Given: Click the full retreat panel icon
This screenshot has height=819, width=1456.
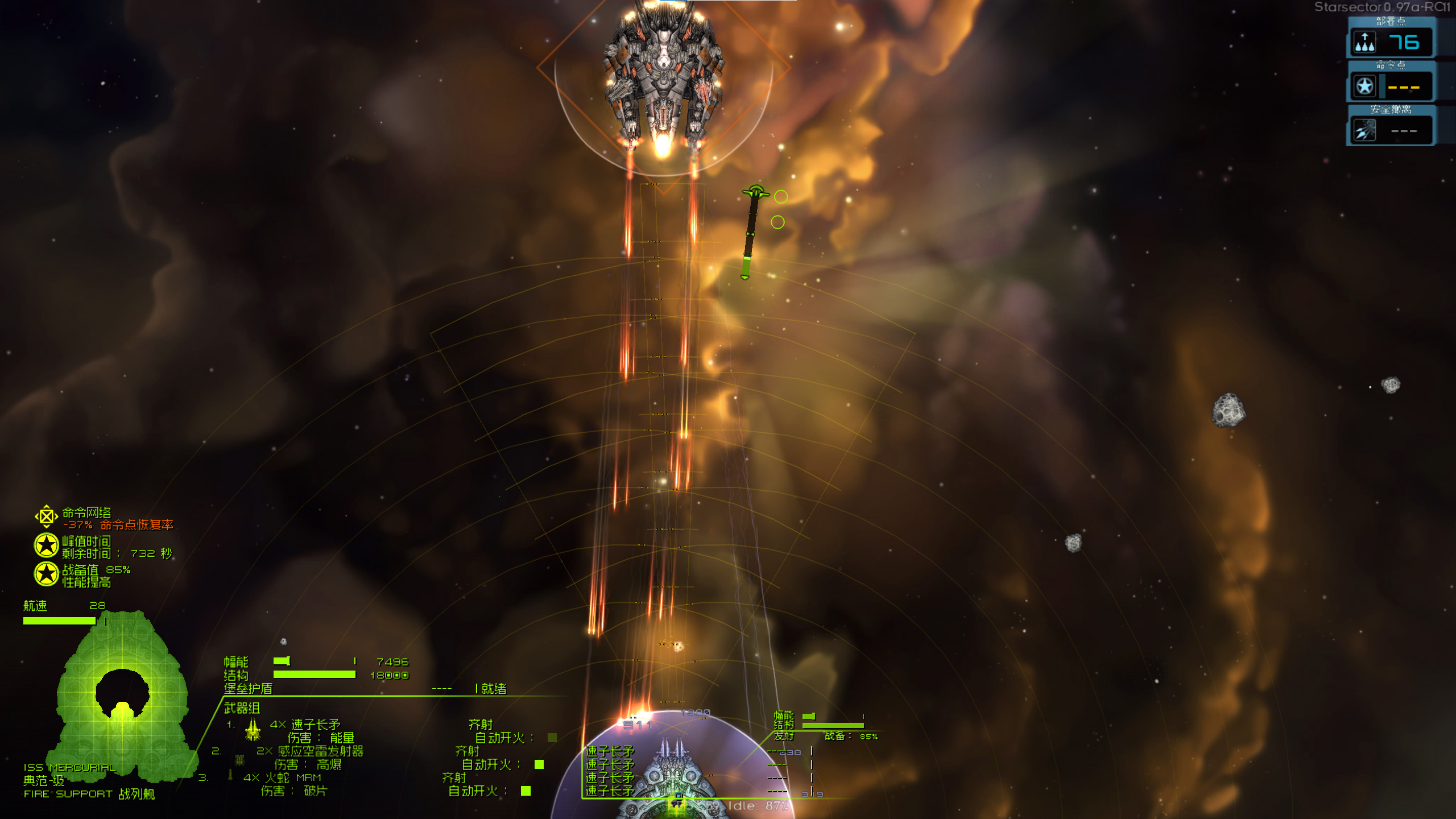Looking at the screenshot, I should [1364, 130].
